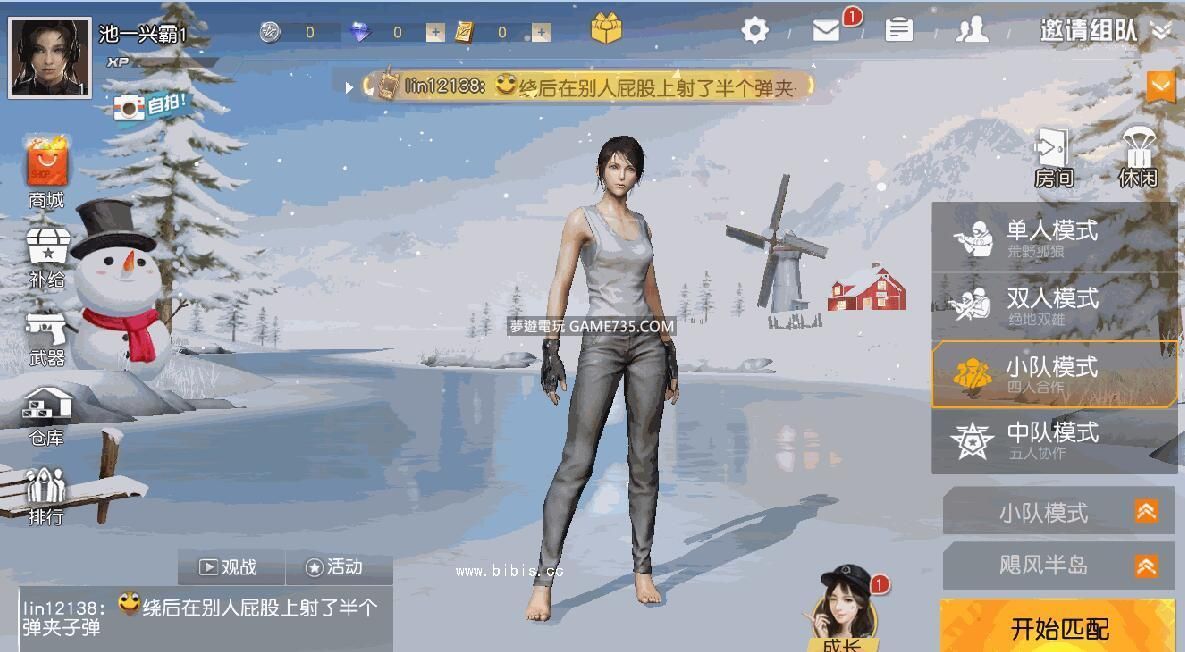
Task: Select 单人模式 solo mode
Action: pyautogui.click(x=1054, y=236)
